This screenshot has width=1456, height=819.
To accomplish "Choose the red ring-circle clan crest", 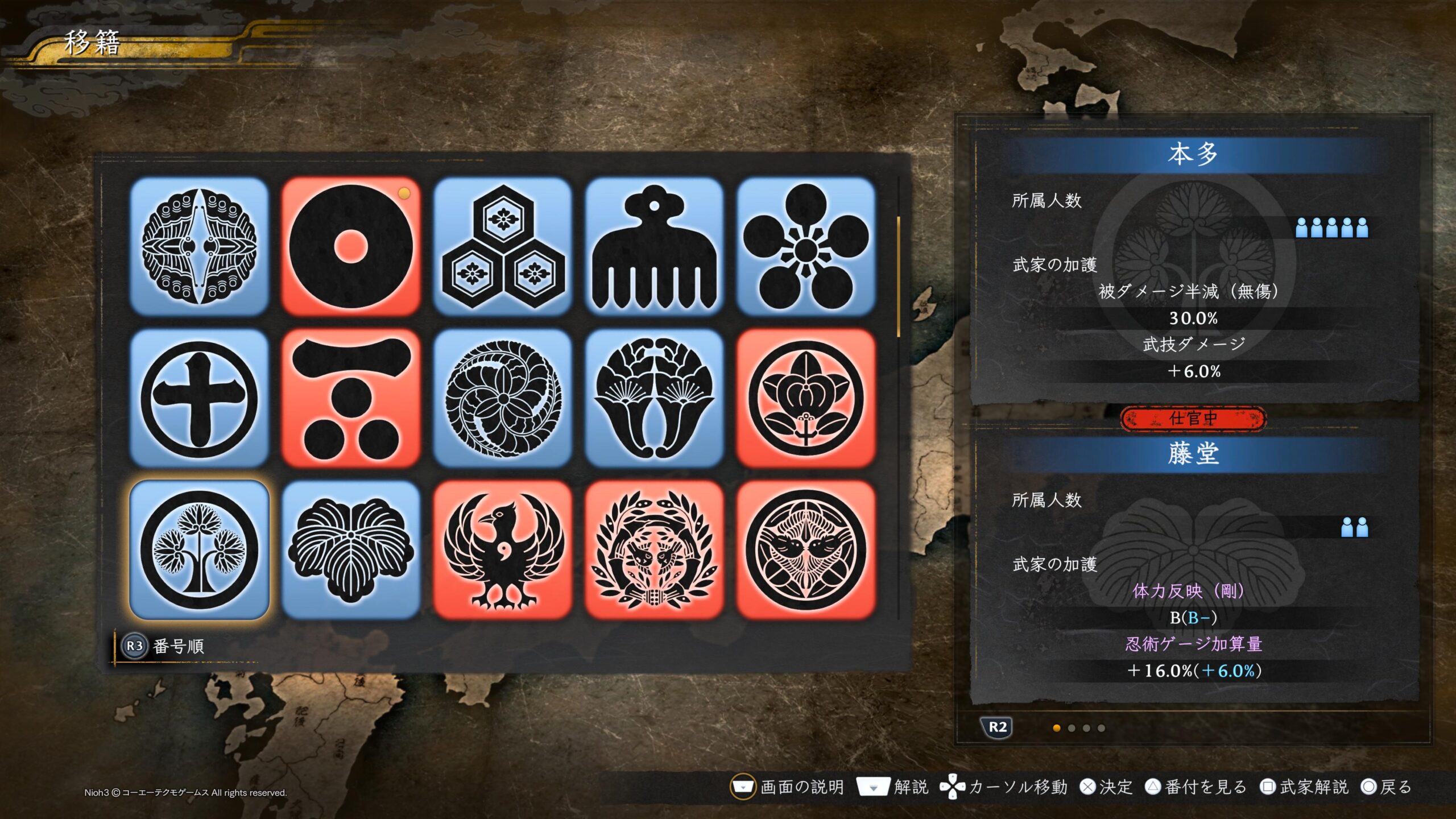I will click(351, 246).
